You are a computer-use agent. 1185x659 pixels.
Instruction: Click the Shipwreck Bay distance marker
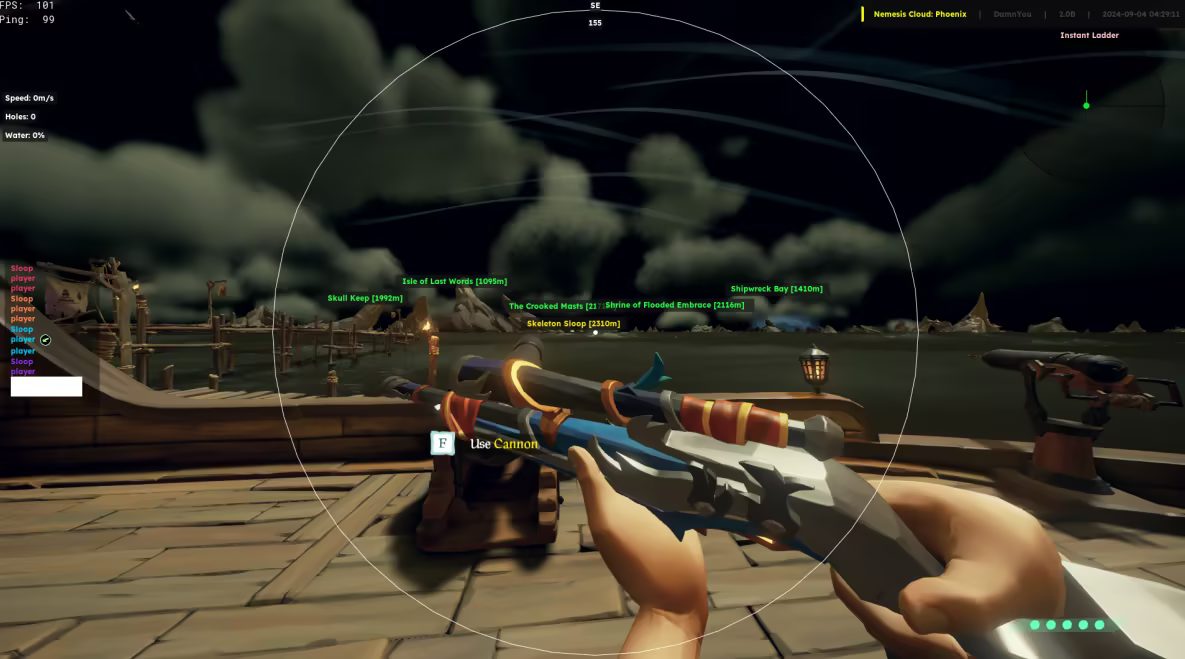[776, 289]
